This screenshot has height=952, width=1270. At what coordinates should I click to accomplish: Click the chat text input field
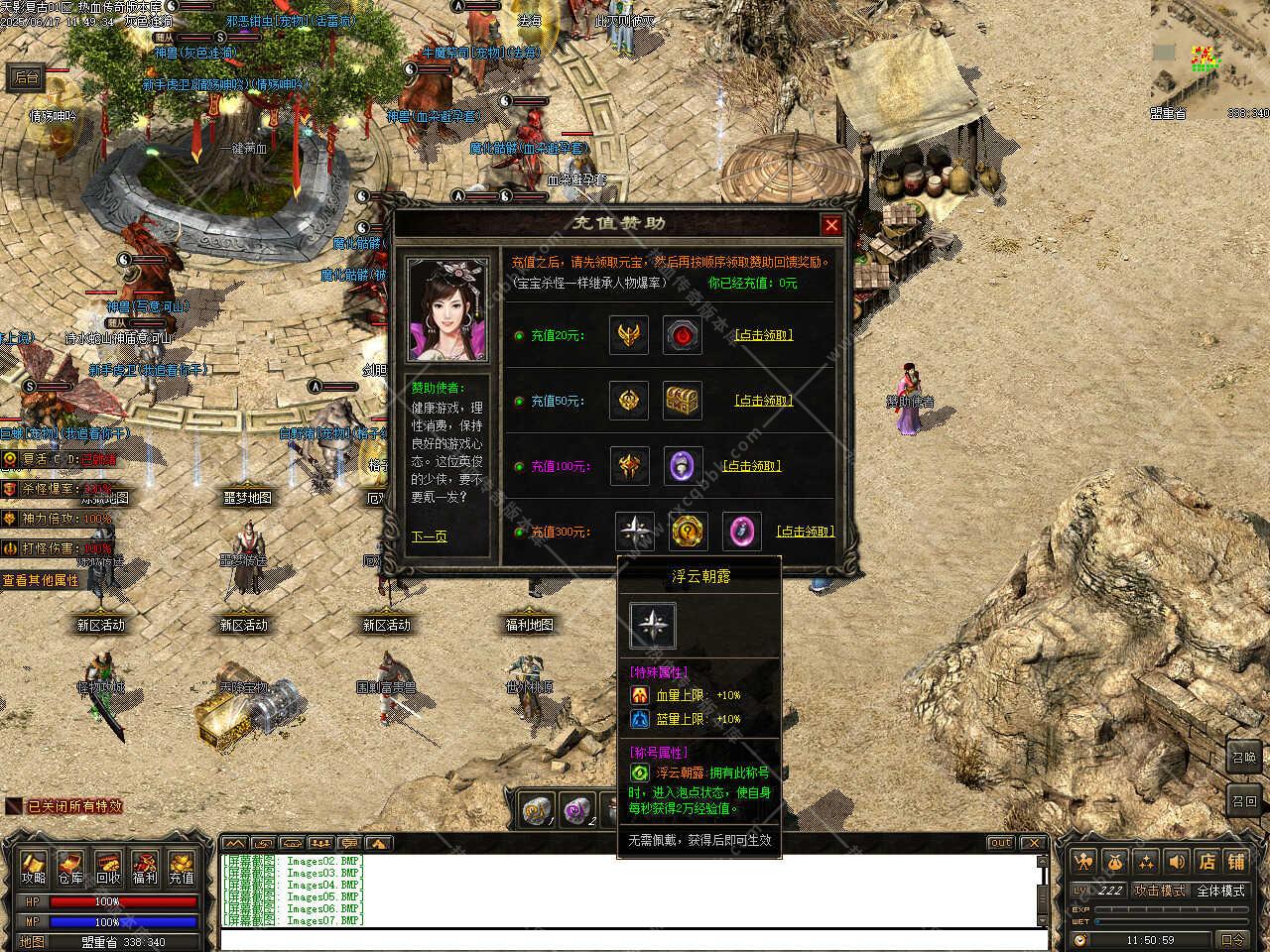[x=633, y=939]
